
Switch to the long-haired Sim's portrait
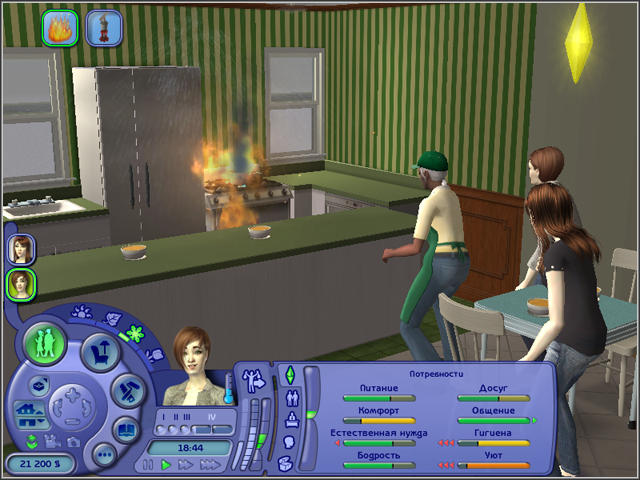(20, 248)
